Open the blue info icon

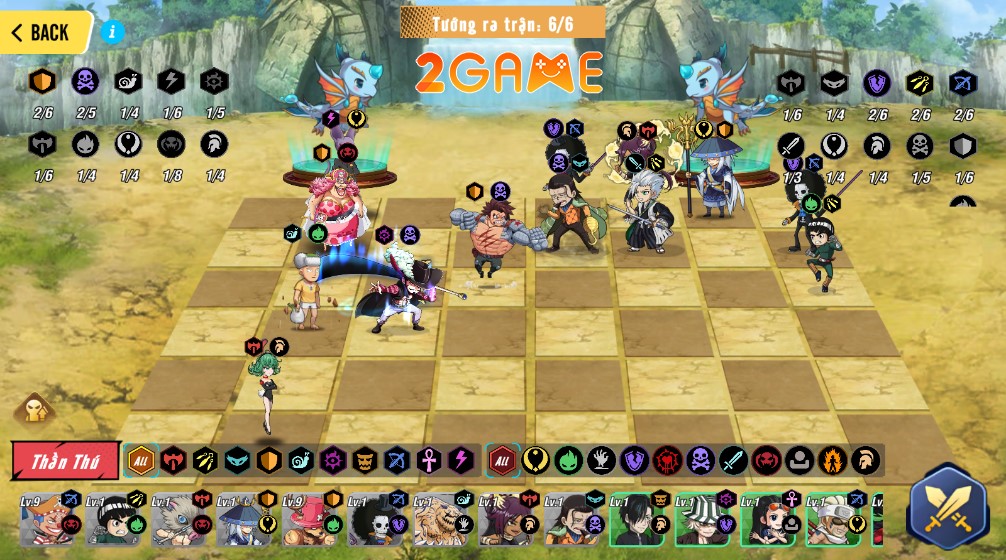pyautogui.click(x=112, y=31)
